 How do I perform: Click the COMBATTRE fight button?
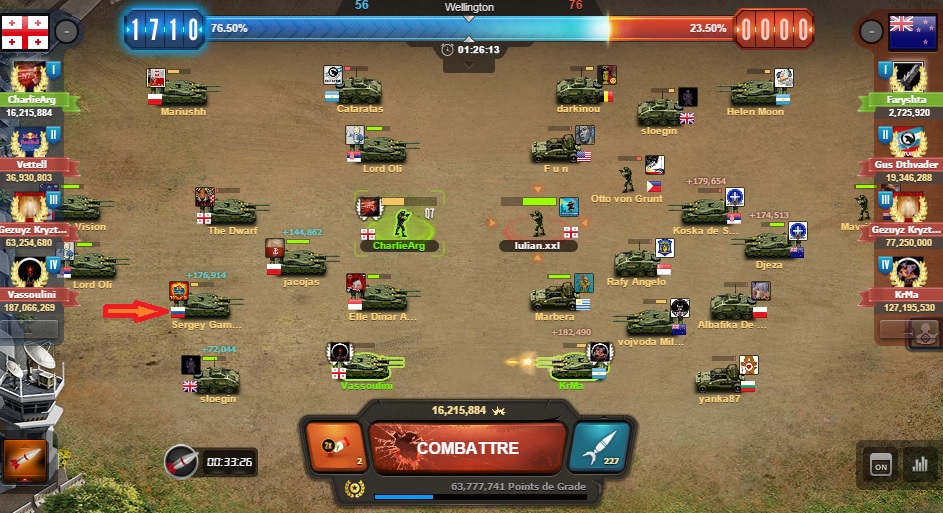click(466, 448)
